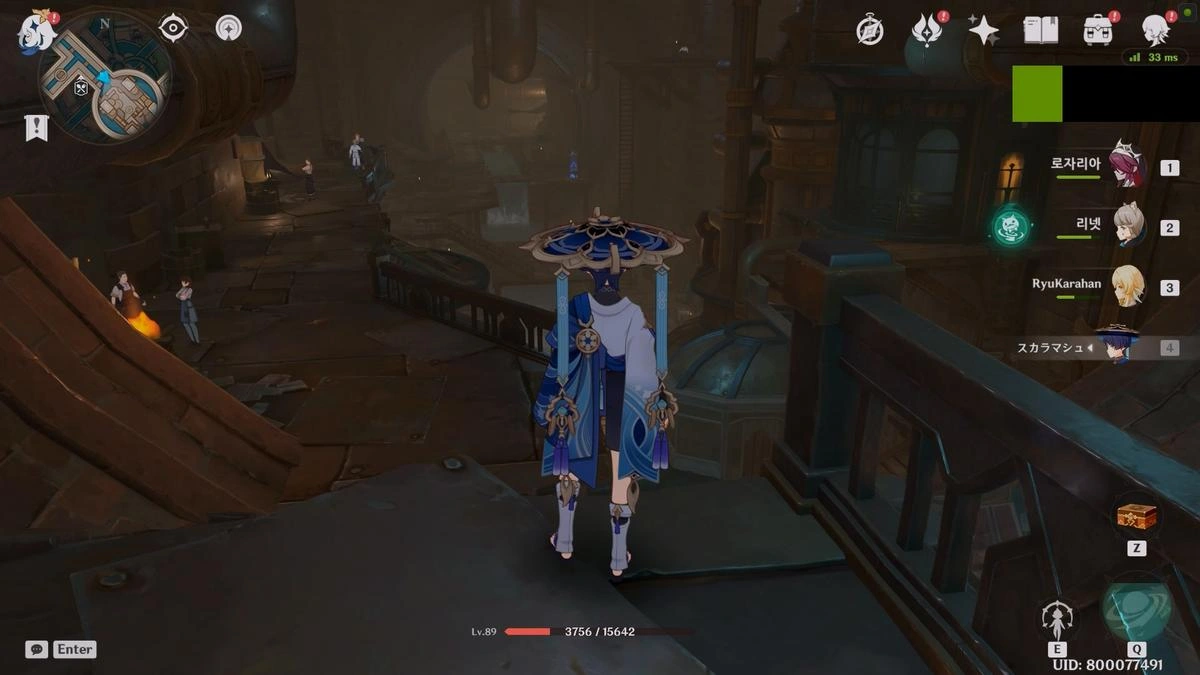This screenshot has height=675, width=1200.
Task: Activate the elemental burst icon
Action: tap(1137, 612)
